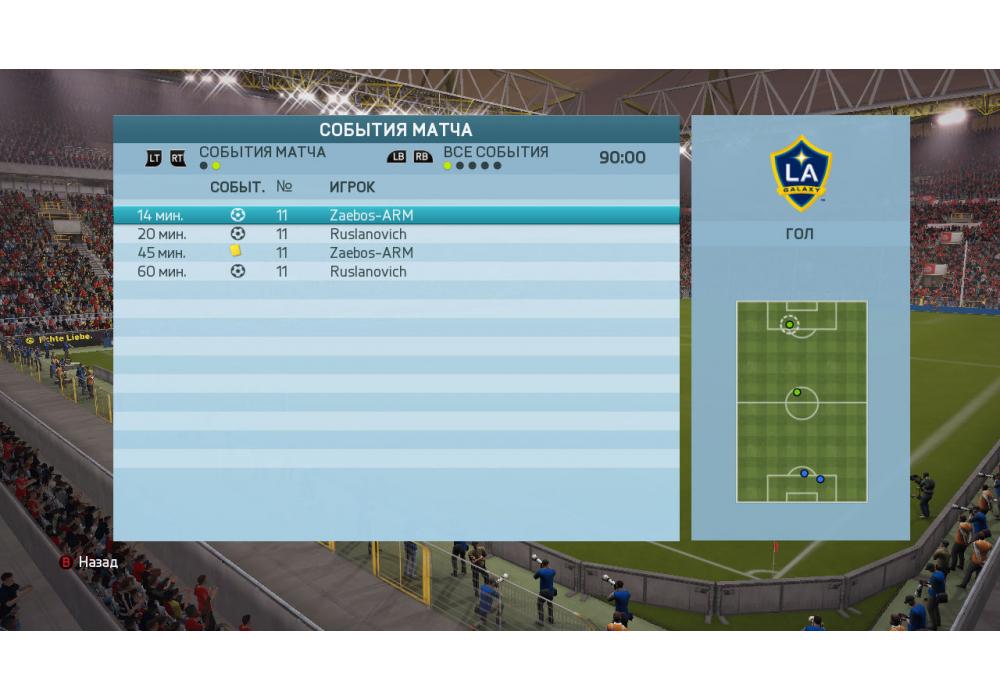Click the pitch diagram of the goal
This screenshot has height=700, width=1000.
pyautogui.click(x=801, y=401)
